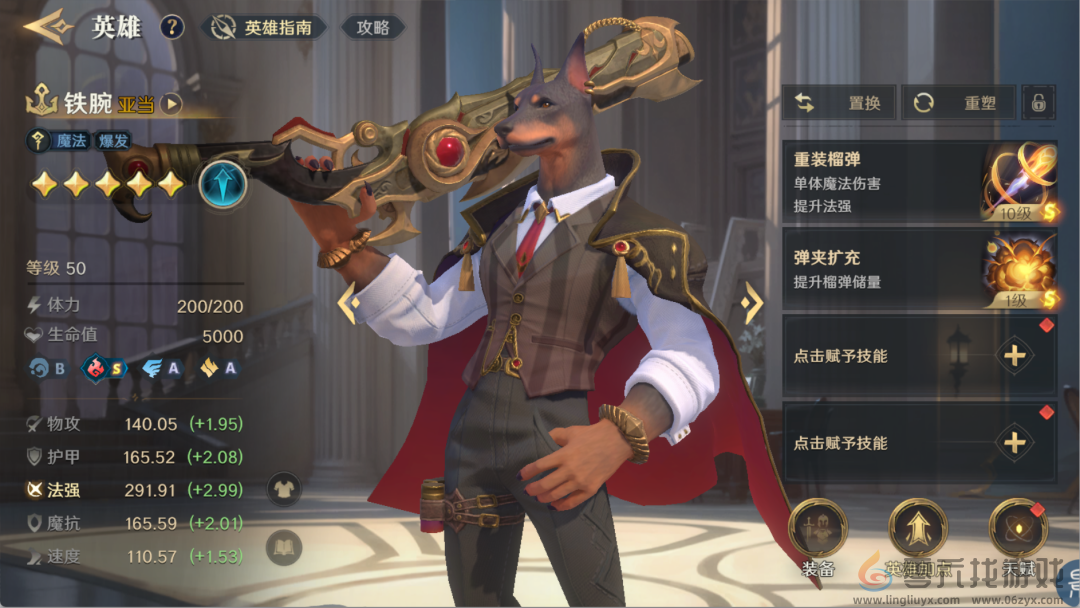The image size is (1080, 608).
Task: Switch to the next hero
Action: click(x=753, y=303)
